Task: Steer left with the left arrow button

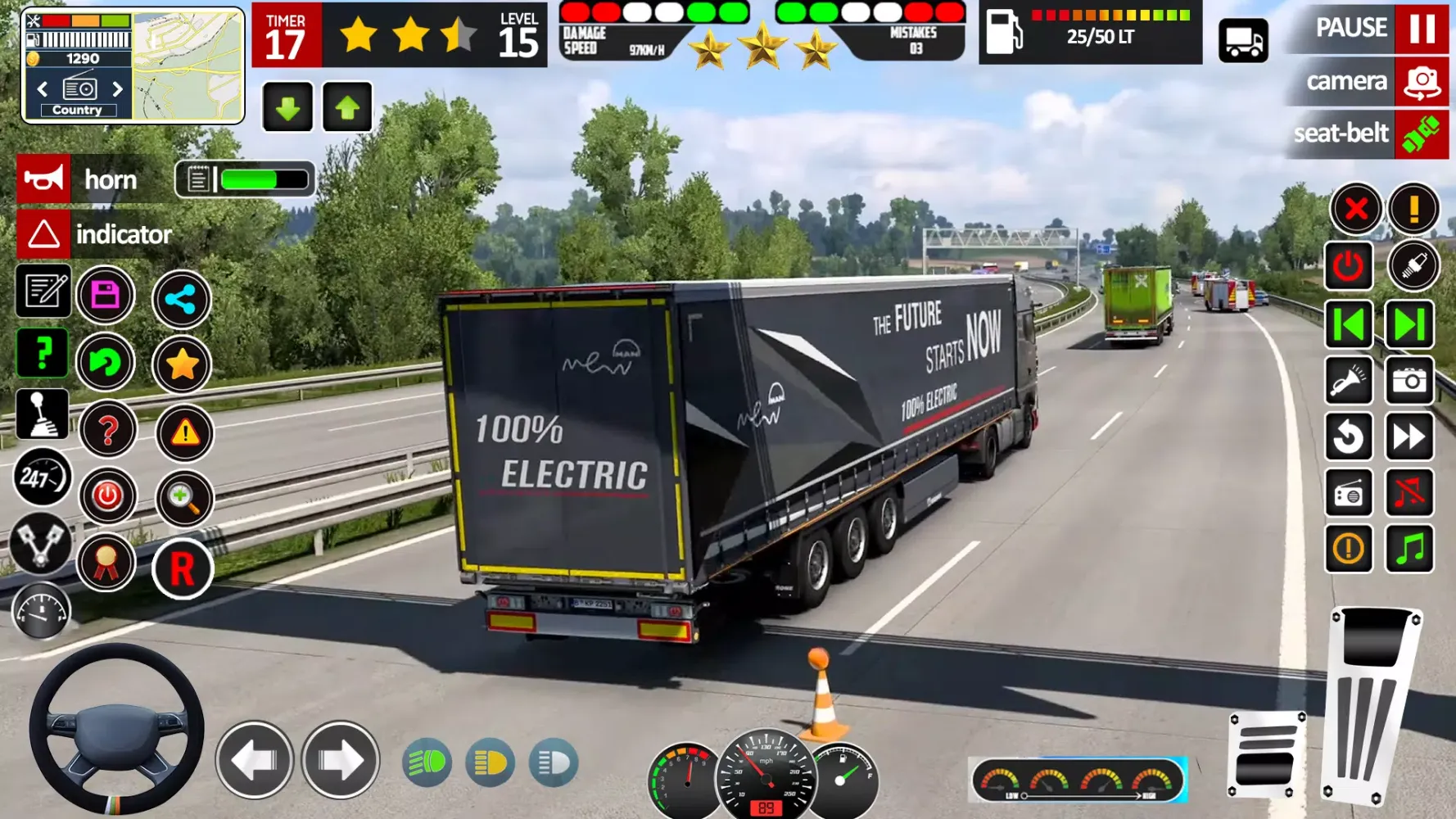Action: click(x=255, y=761)
